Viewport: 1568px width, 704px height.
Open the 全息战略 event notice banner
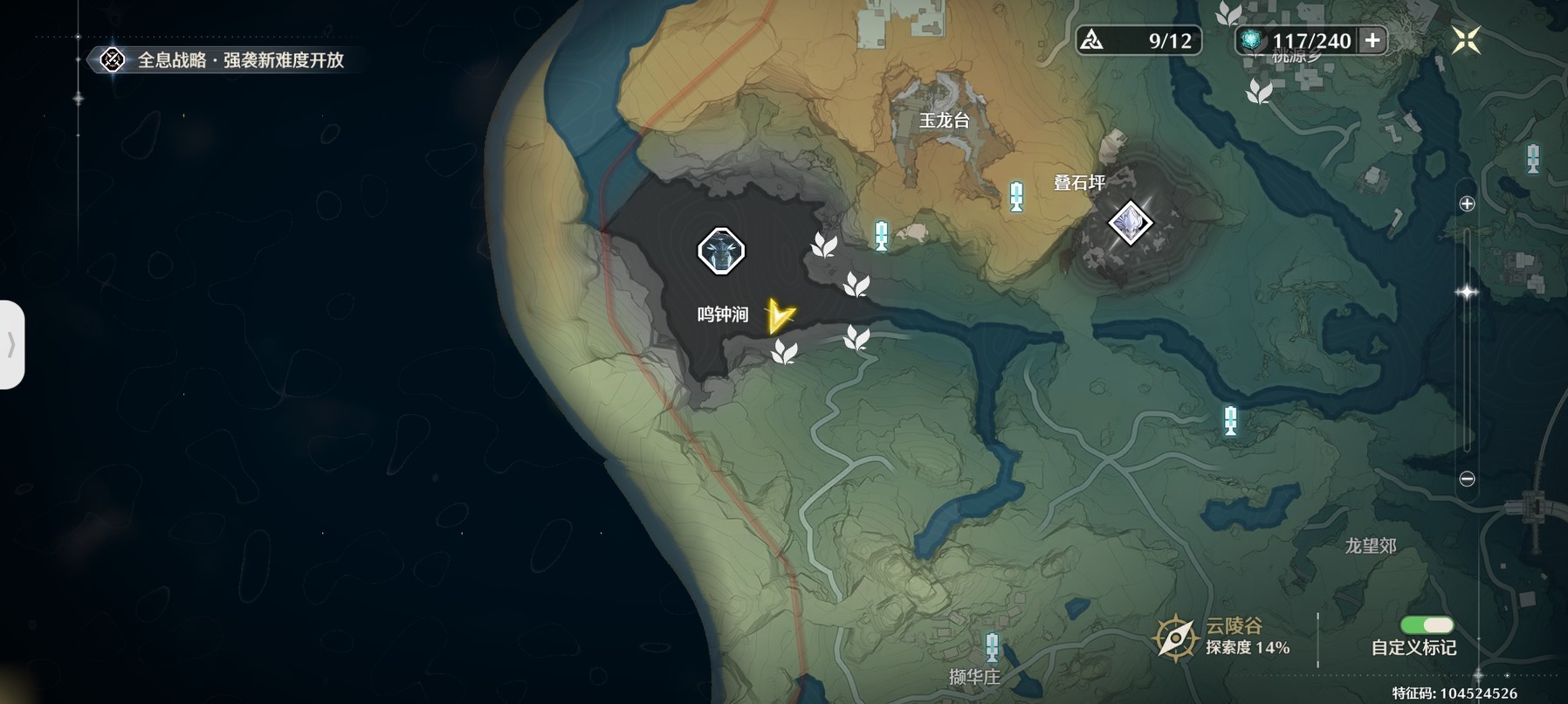[224, 60]
